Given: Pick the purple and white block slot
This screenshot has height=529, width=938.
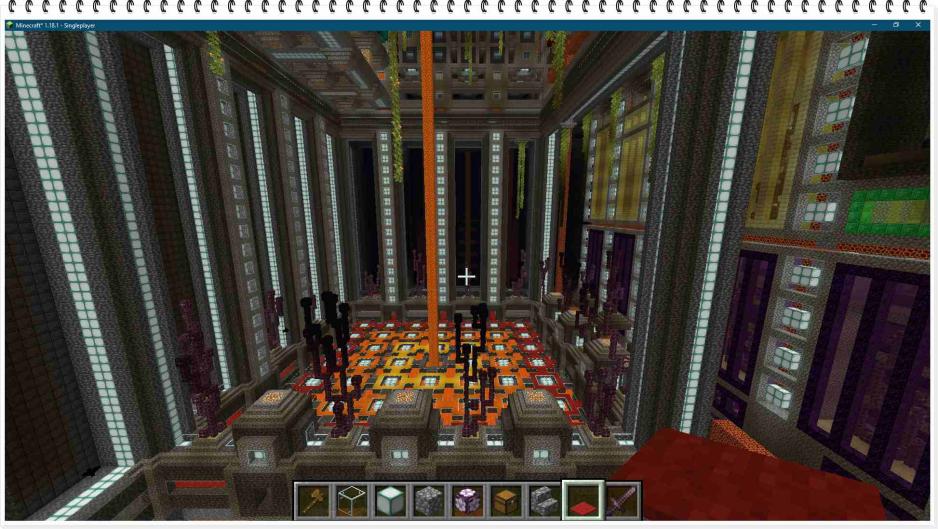Looking at the screenshot, I should pyautogui.click(x=467, y=500).
